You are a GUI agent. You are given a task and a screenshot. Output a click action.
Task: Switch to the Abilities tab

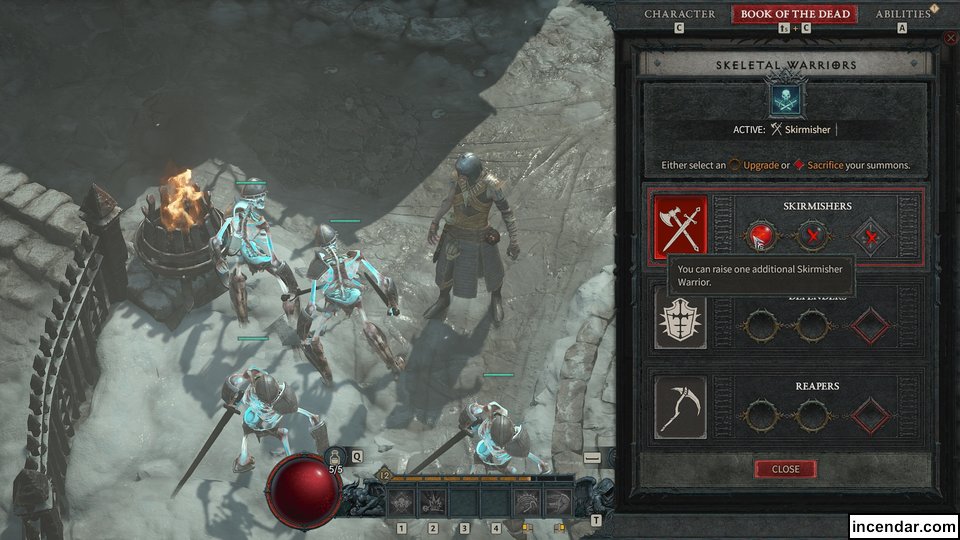(x=903, y=14)
